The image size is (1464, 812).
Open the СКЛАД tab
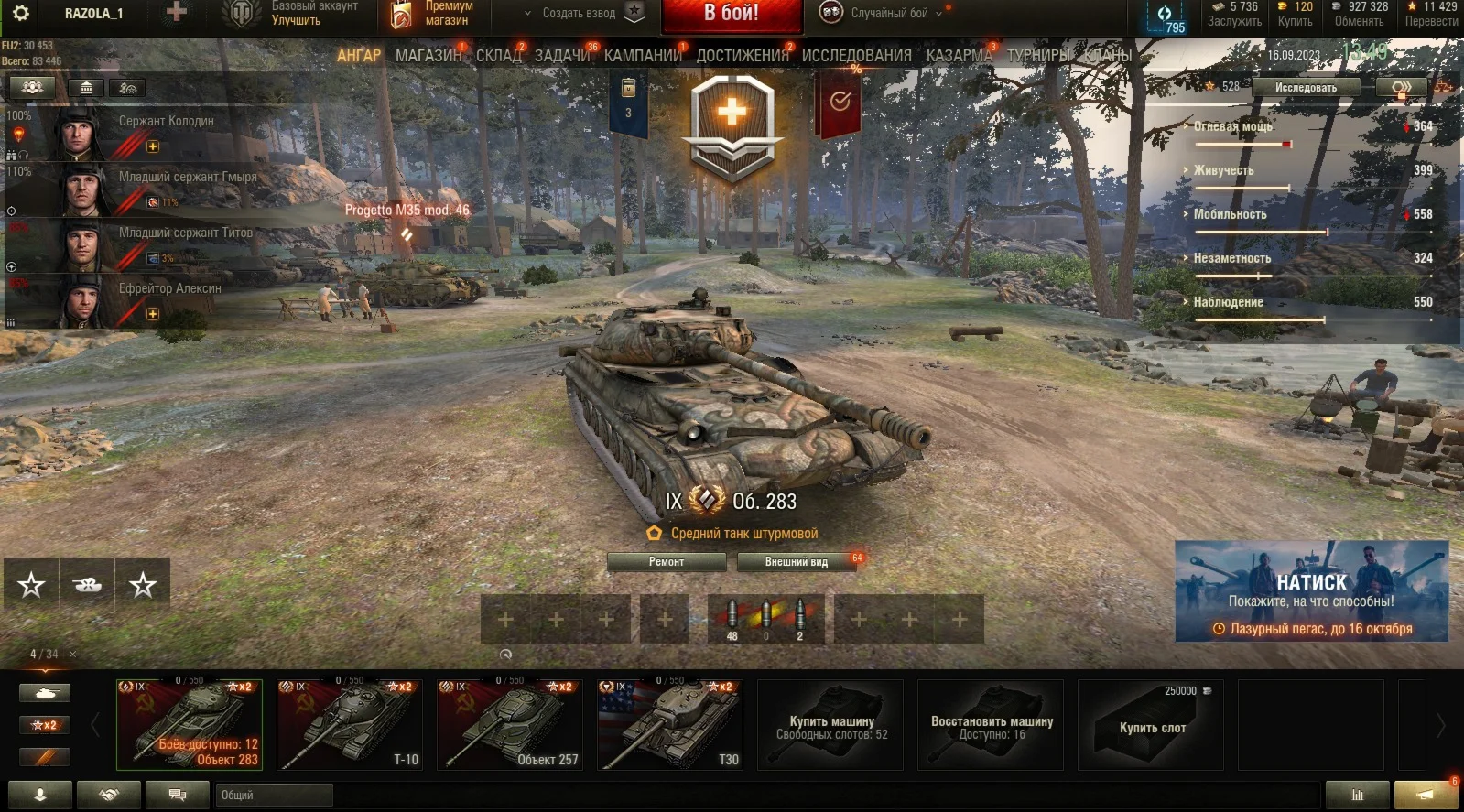[x=498, y=55]
